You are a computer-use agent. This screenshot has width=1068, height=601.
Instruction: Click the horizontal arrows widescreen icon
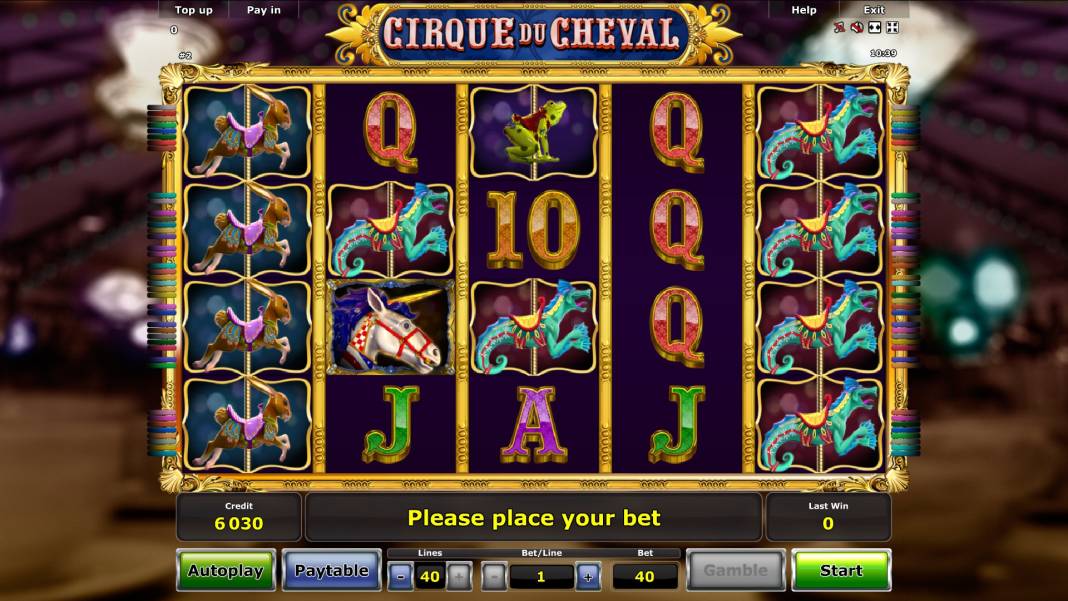click(875, 28)
